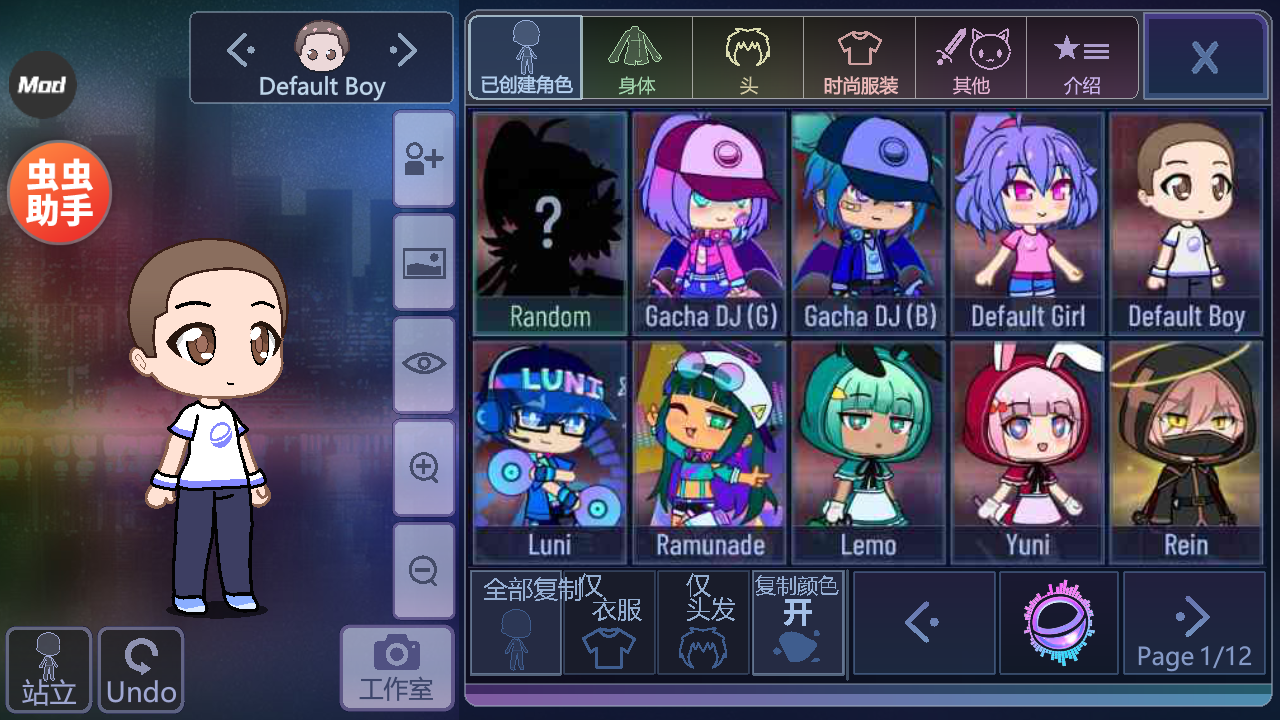Zoom in with the magnifier plus button
This screenshot has width=1280, height=720.
[424, 467]
